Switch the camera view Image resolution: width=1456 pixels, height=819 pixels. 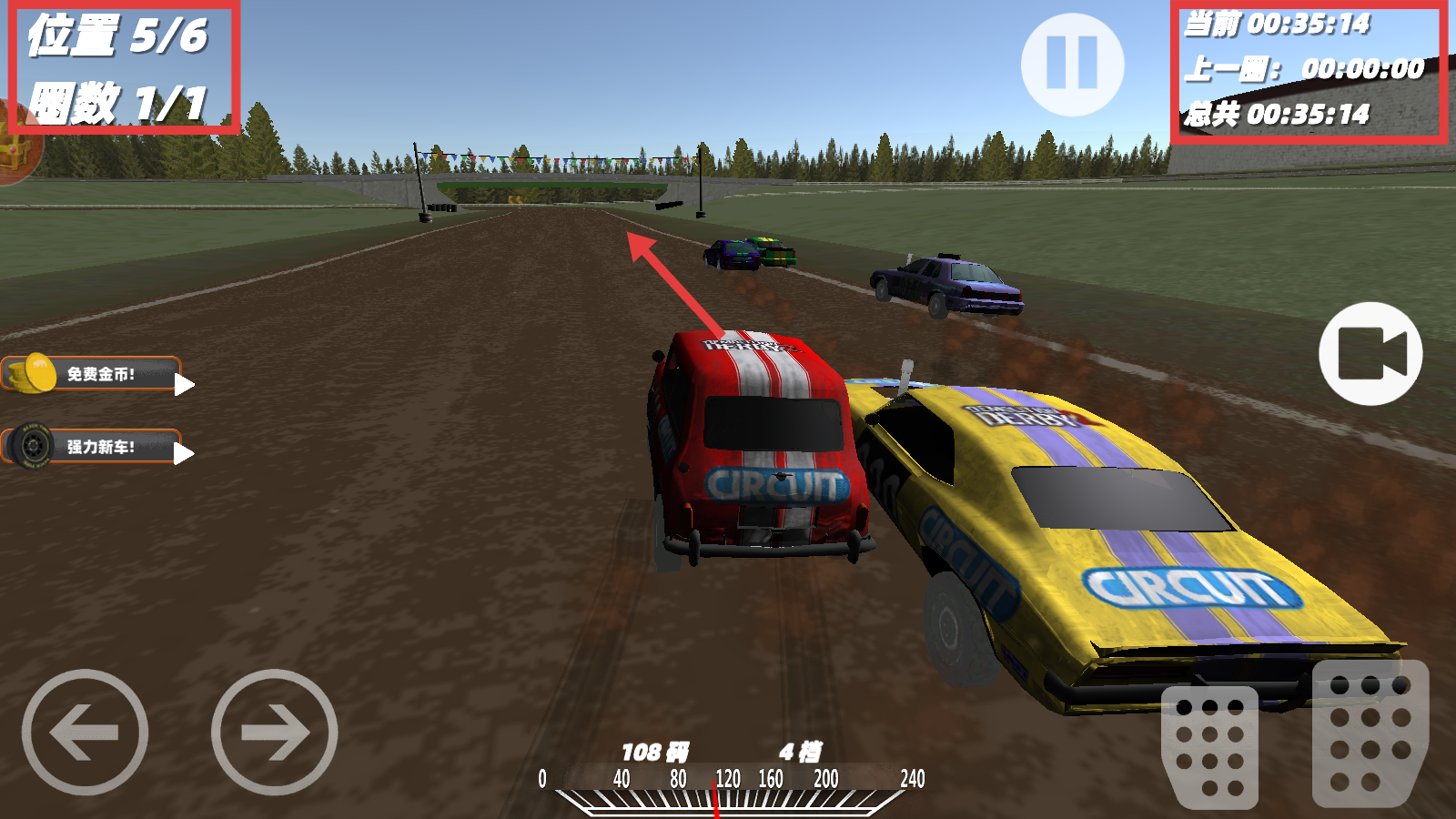coord(1370,354)
